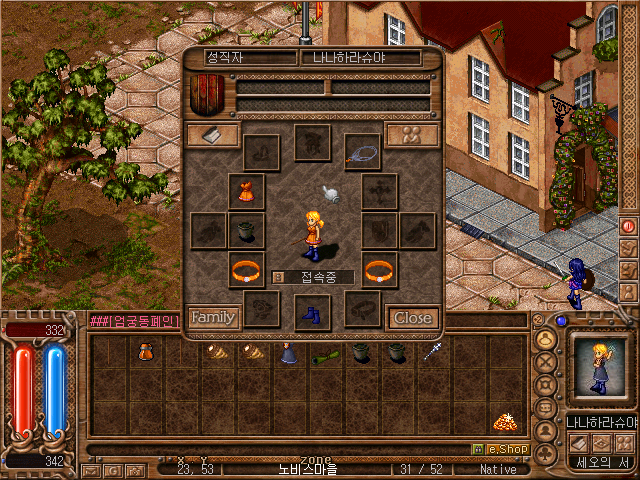Select the green scroll in inventory
The image size is (640, 480).
[324, 353]
